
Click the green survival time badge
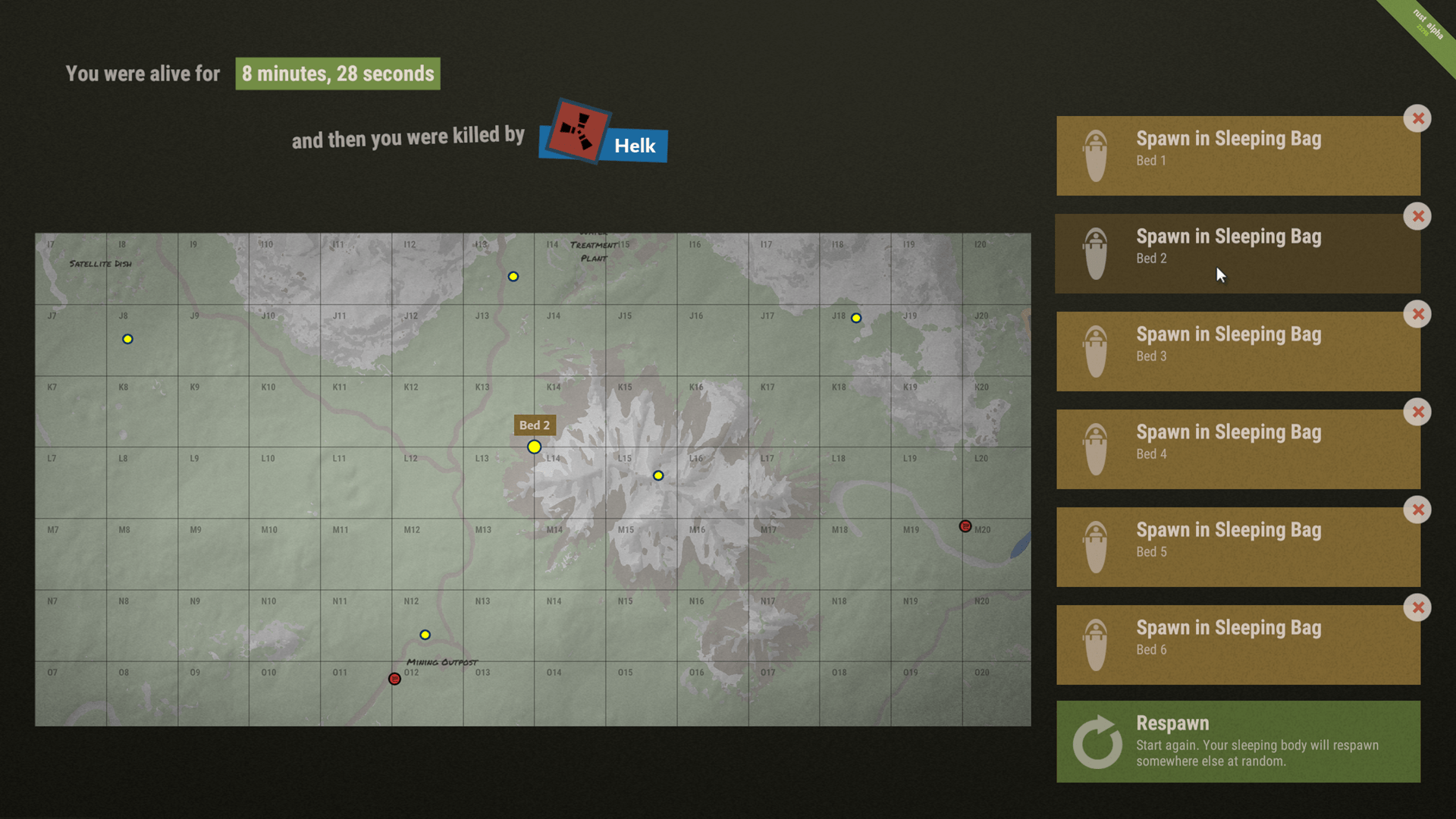click(337, 74)
